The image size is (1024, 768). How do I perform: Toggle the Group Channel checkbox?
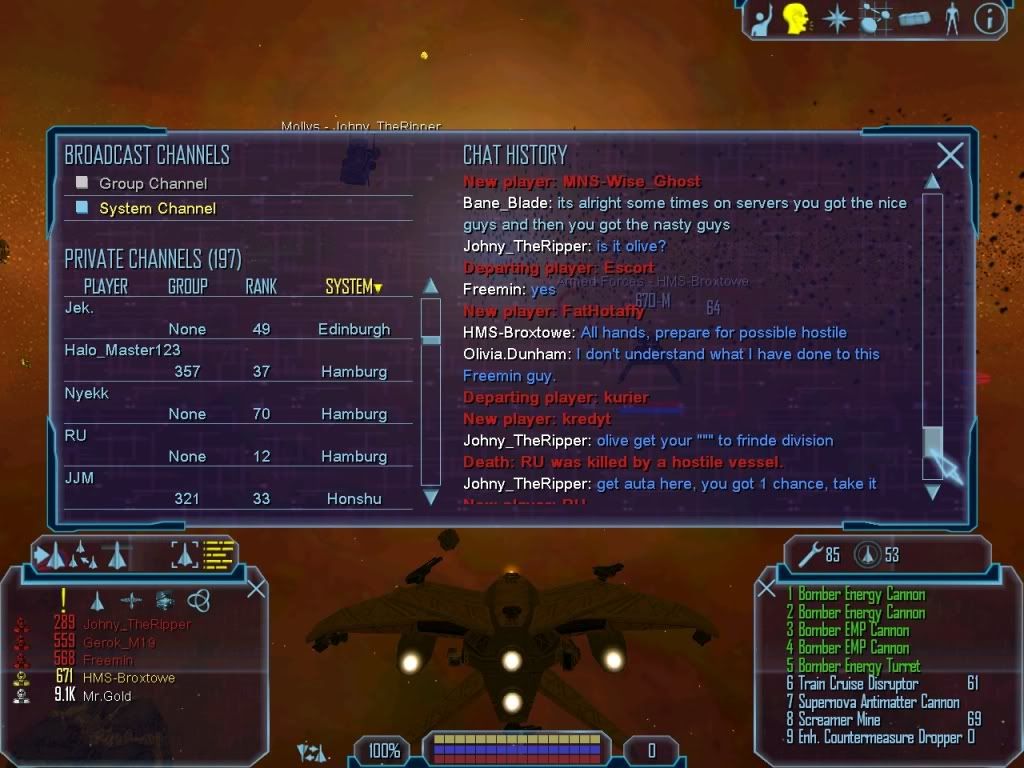(x=83, y=183)
